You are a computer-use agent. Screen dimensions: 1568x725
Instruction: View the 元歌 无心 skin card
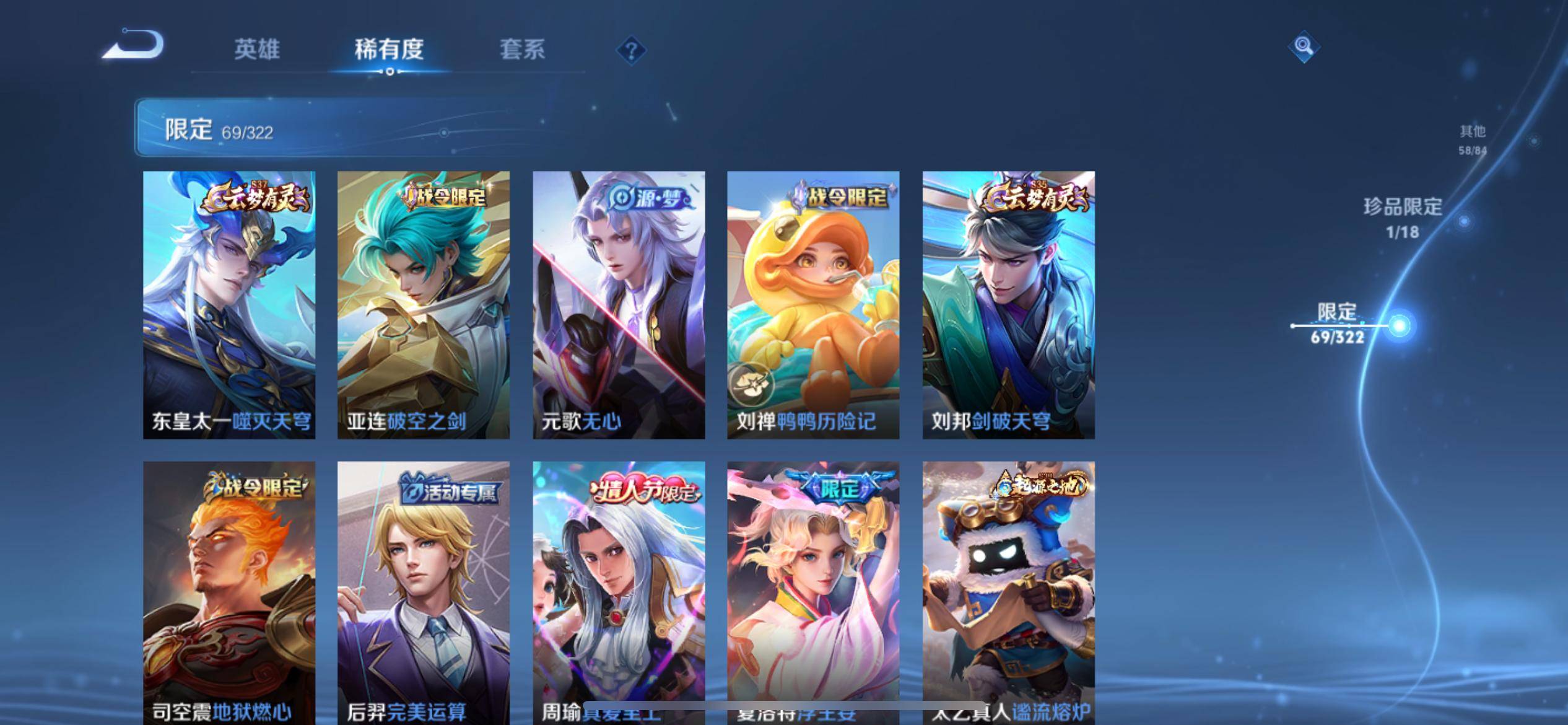click(619, 305)
